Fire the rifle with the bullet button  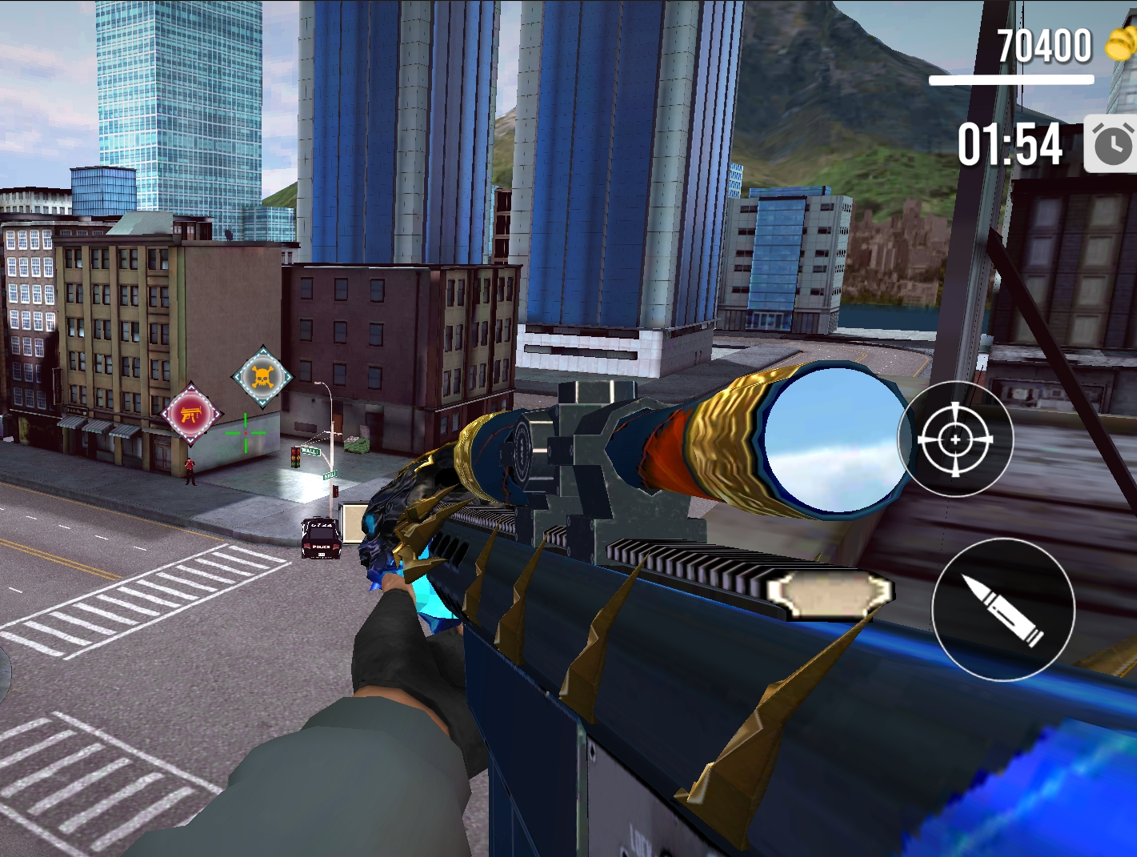click(x=1002, y=610)
